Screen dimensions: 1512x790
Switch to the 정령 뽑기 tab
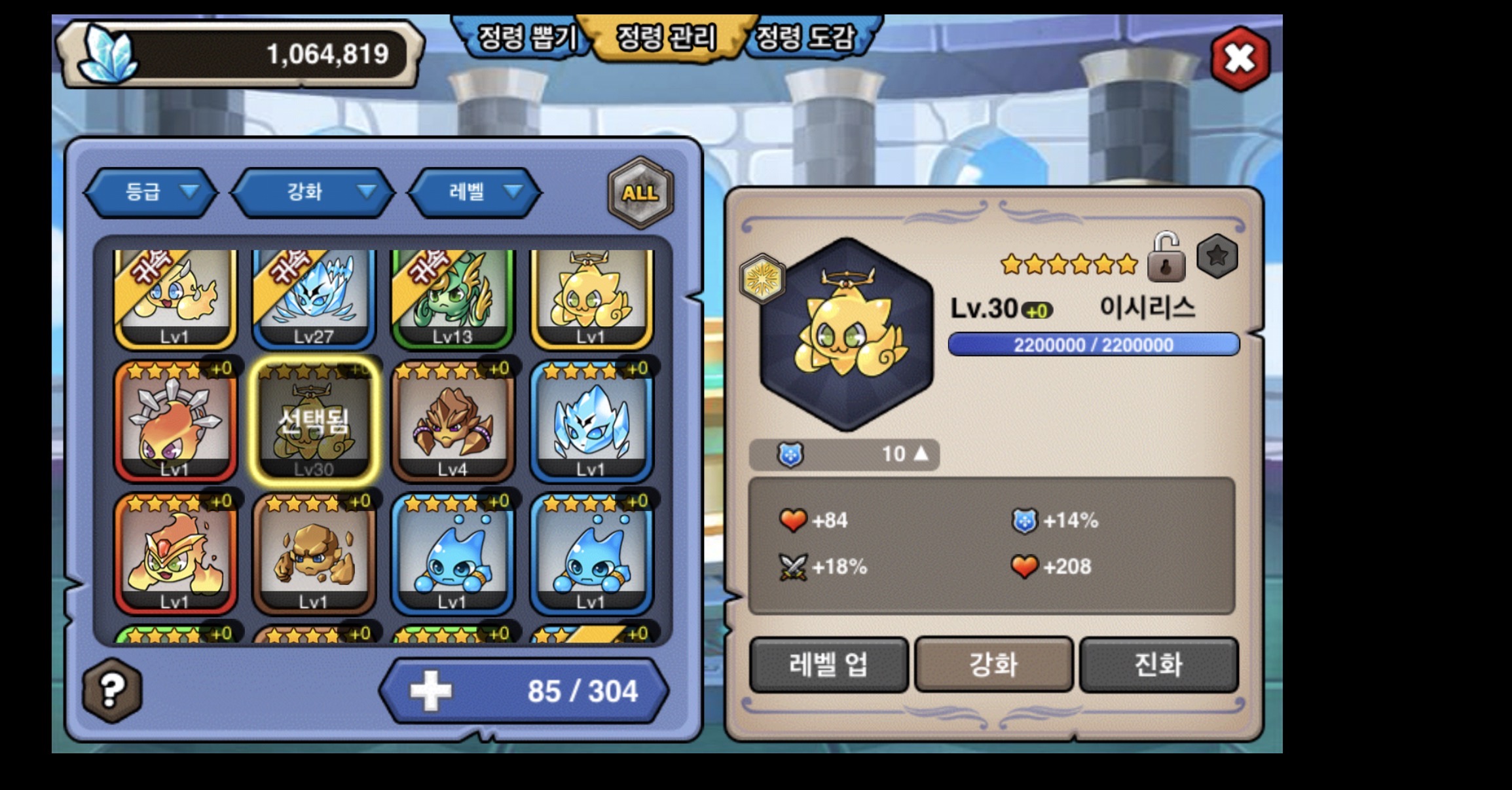[x=526, y=38]
